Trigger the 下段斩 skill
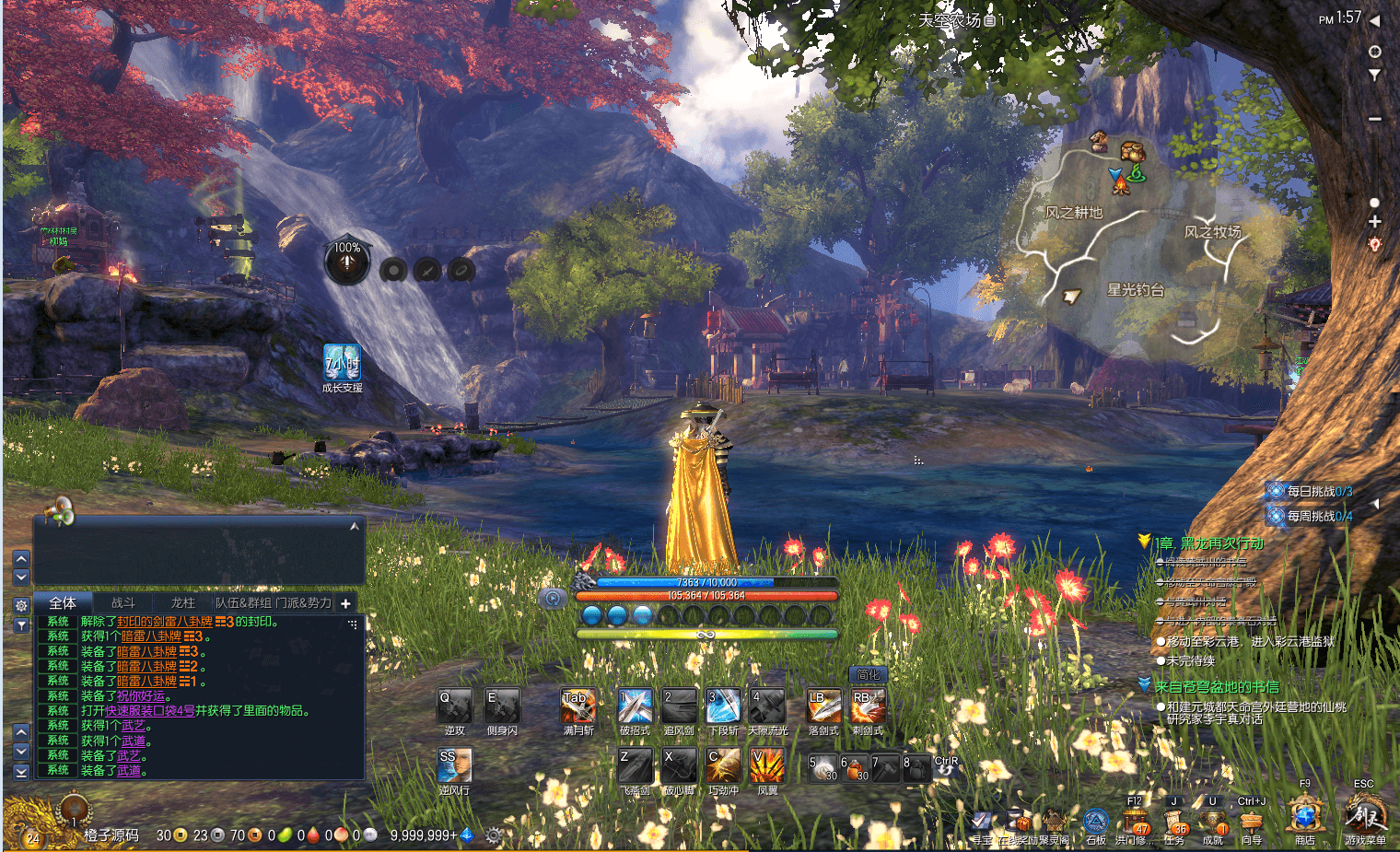Viewport: 1400px width, 852px height. (723, 706)
